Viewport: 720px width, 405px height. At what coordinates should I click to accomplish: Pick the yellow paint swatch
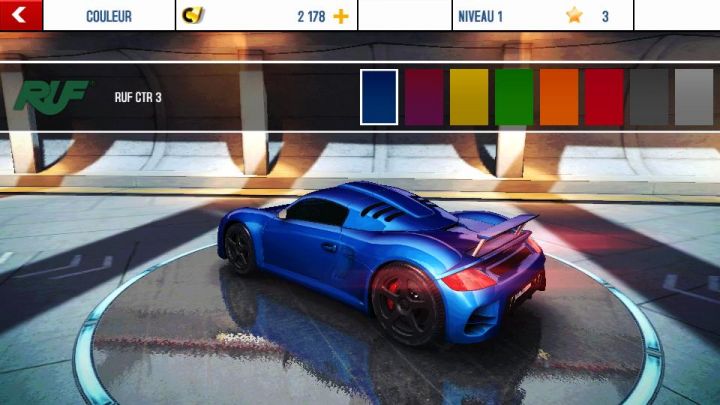pyautogui.click(x=469, y=97)
